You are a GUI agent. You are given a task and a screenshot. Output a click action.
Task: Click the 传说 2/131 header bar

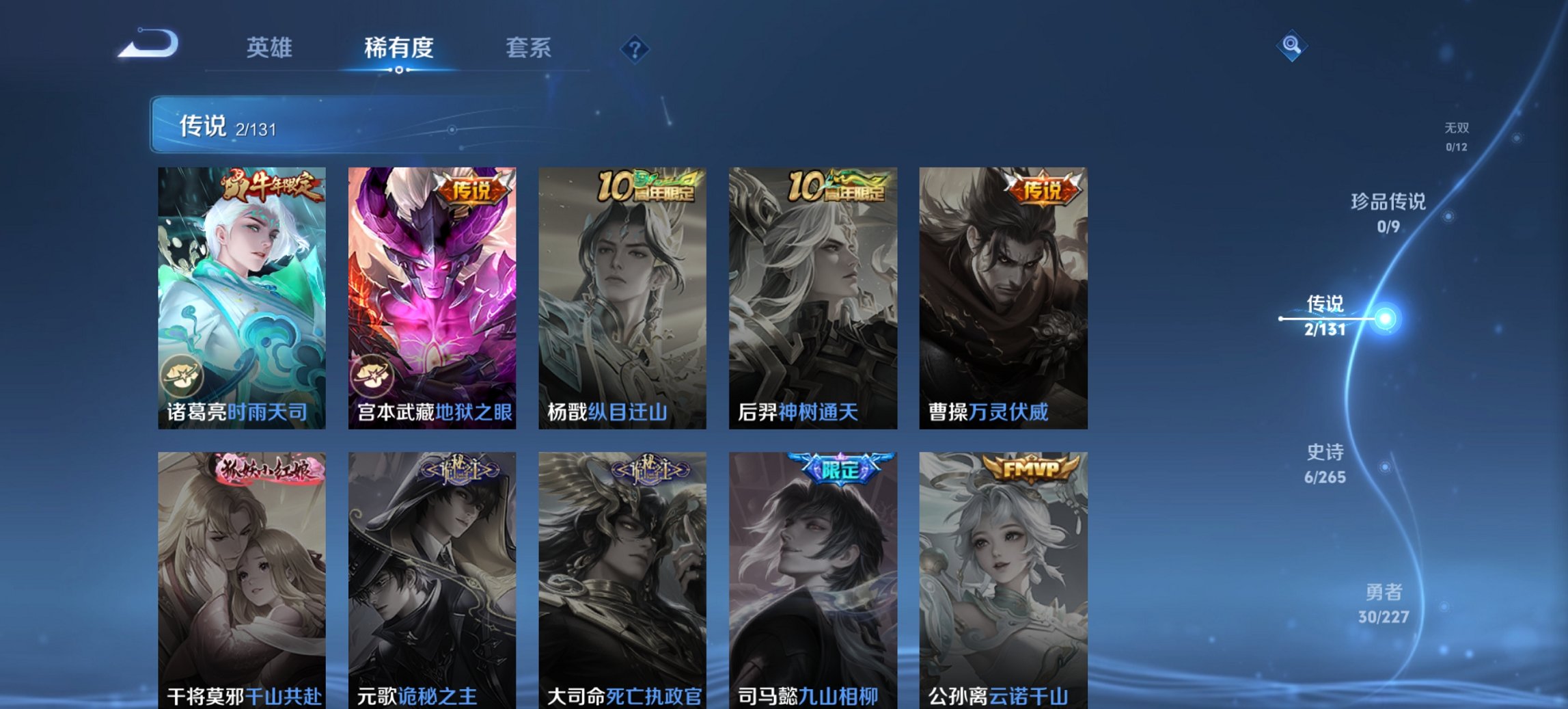[478, 126]
